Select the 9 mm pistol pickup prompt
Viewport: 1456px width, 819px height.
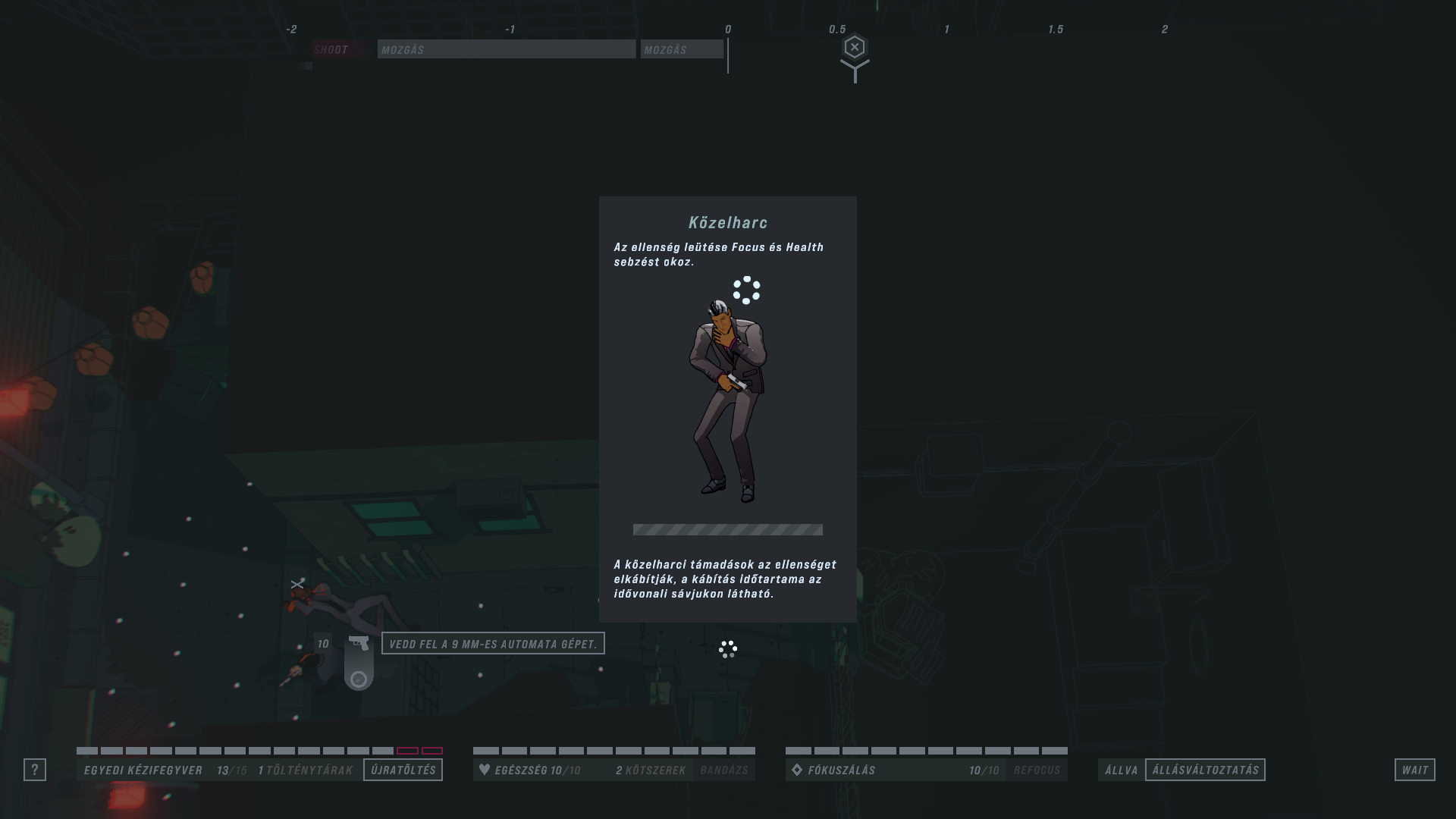pyautogui.click(x=493, y=644)
